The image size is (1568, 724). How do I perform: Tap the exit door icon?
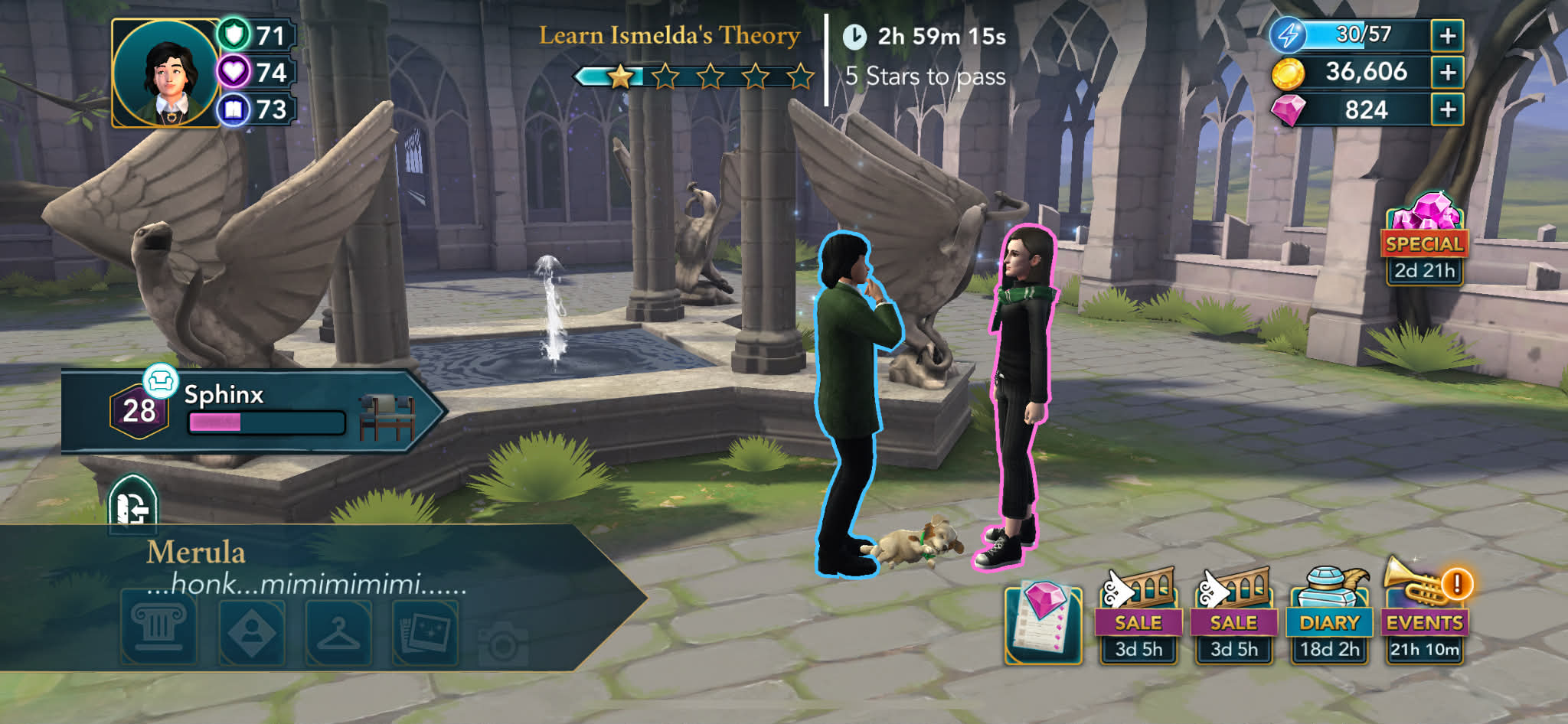[x=133, y=505]
